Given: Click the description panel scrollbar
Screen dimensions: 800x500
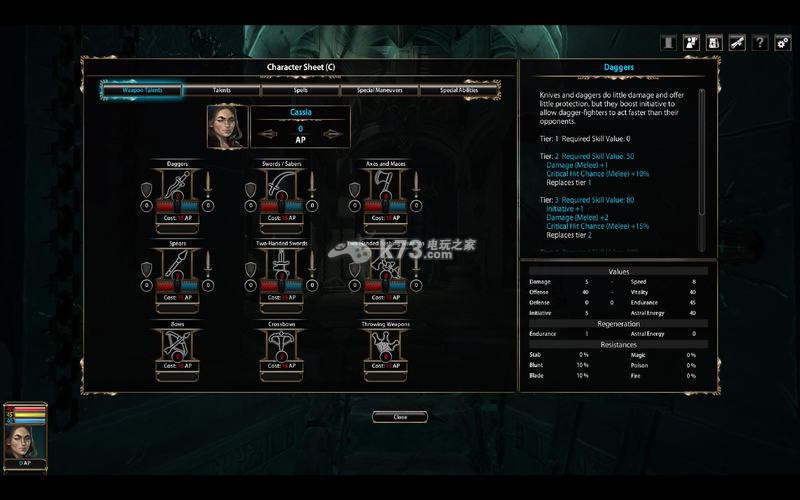Looking at the screenshot, I should pyautogui.click(x=702, y=150).
